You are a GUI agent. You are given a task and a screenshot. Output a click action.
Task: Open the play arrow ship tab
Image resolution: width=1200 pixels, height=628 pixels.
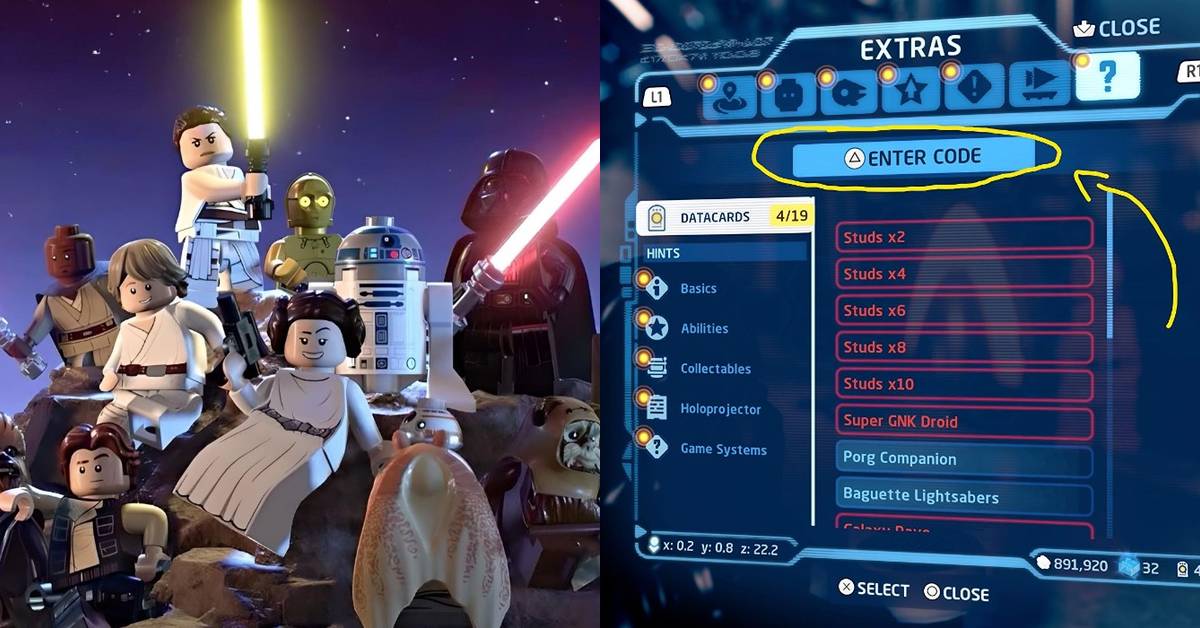1039,86
